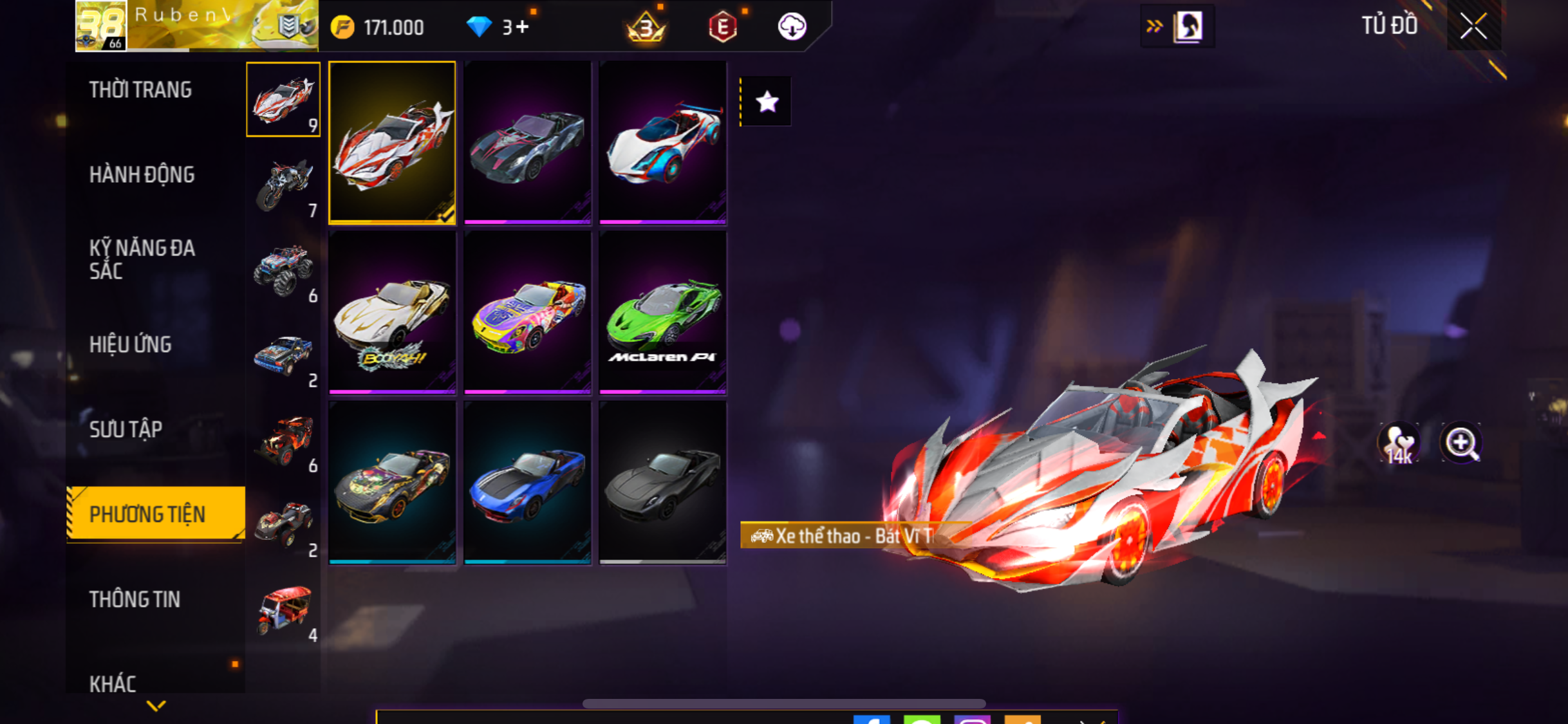The width and height of the screenshot is (1568, 724).
Task: Switch to the Hành Động tab
Action: (x=142, y=175)
